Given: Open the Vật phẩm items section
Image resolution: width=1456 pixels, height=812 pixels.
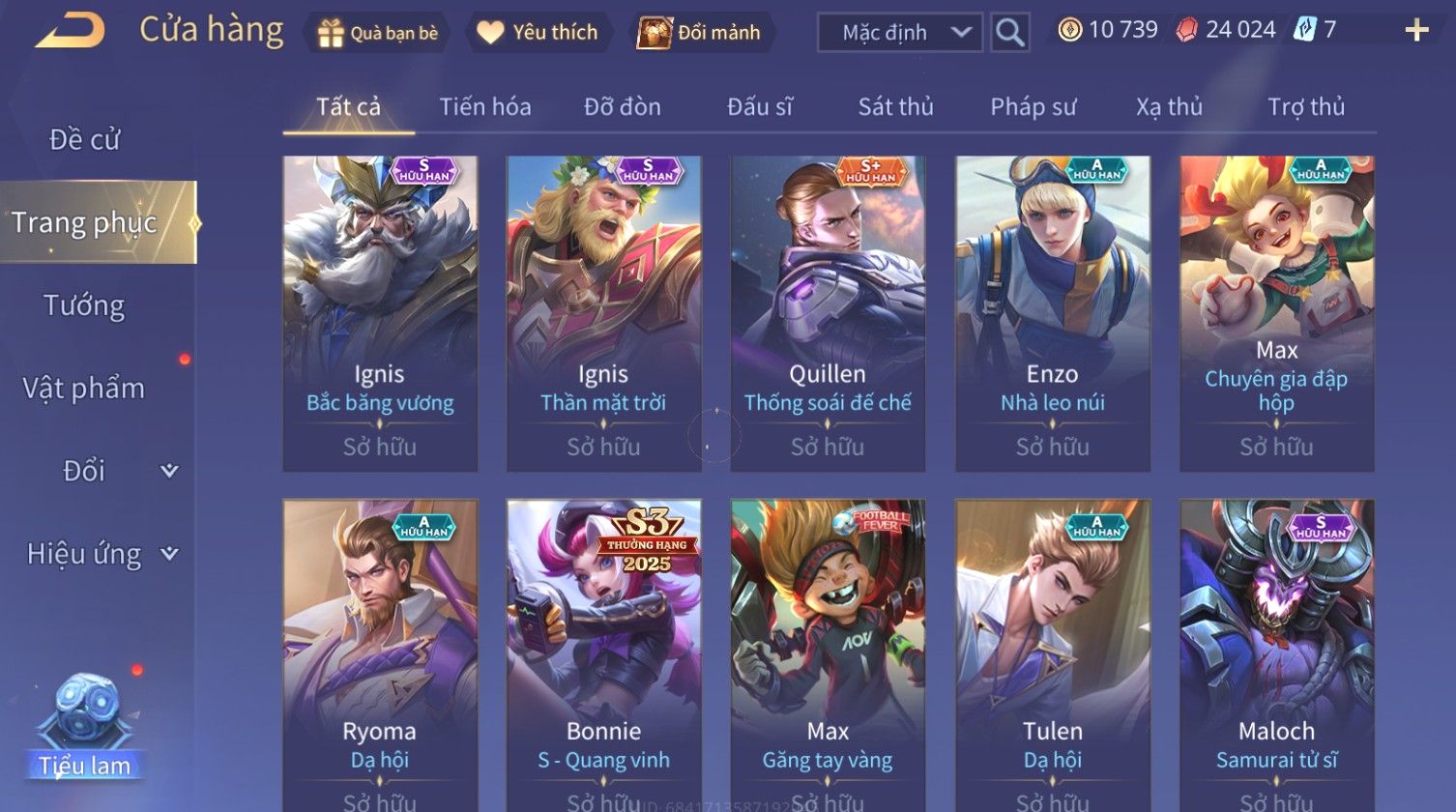Looking at the screenshot, I should pyautogui.click(x=84, y=389).
